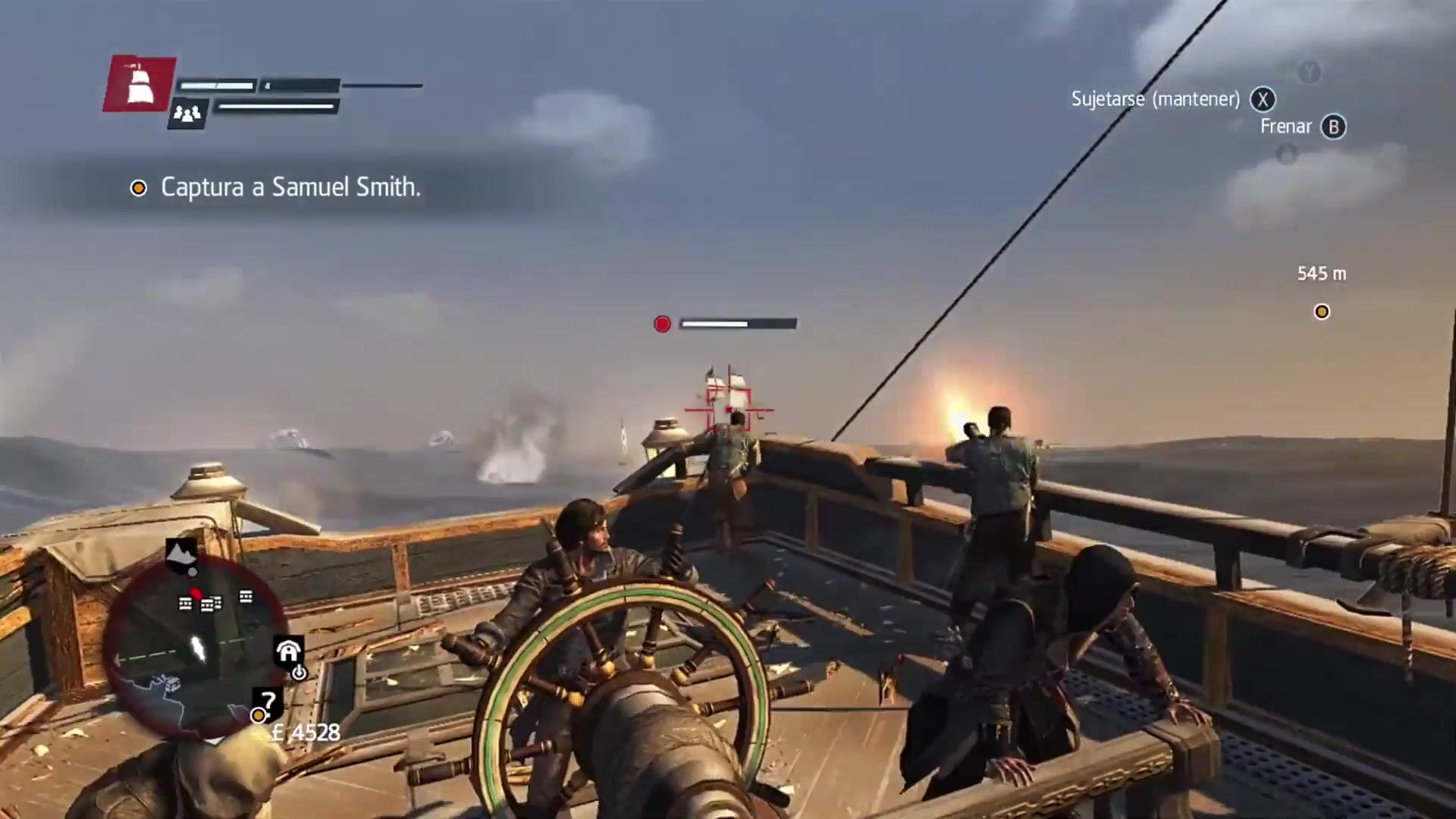The image size is (1456, 819).
Task: Click the player arrow on the minimap
Action: tap(199, 648)
